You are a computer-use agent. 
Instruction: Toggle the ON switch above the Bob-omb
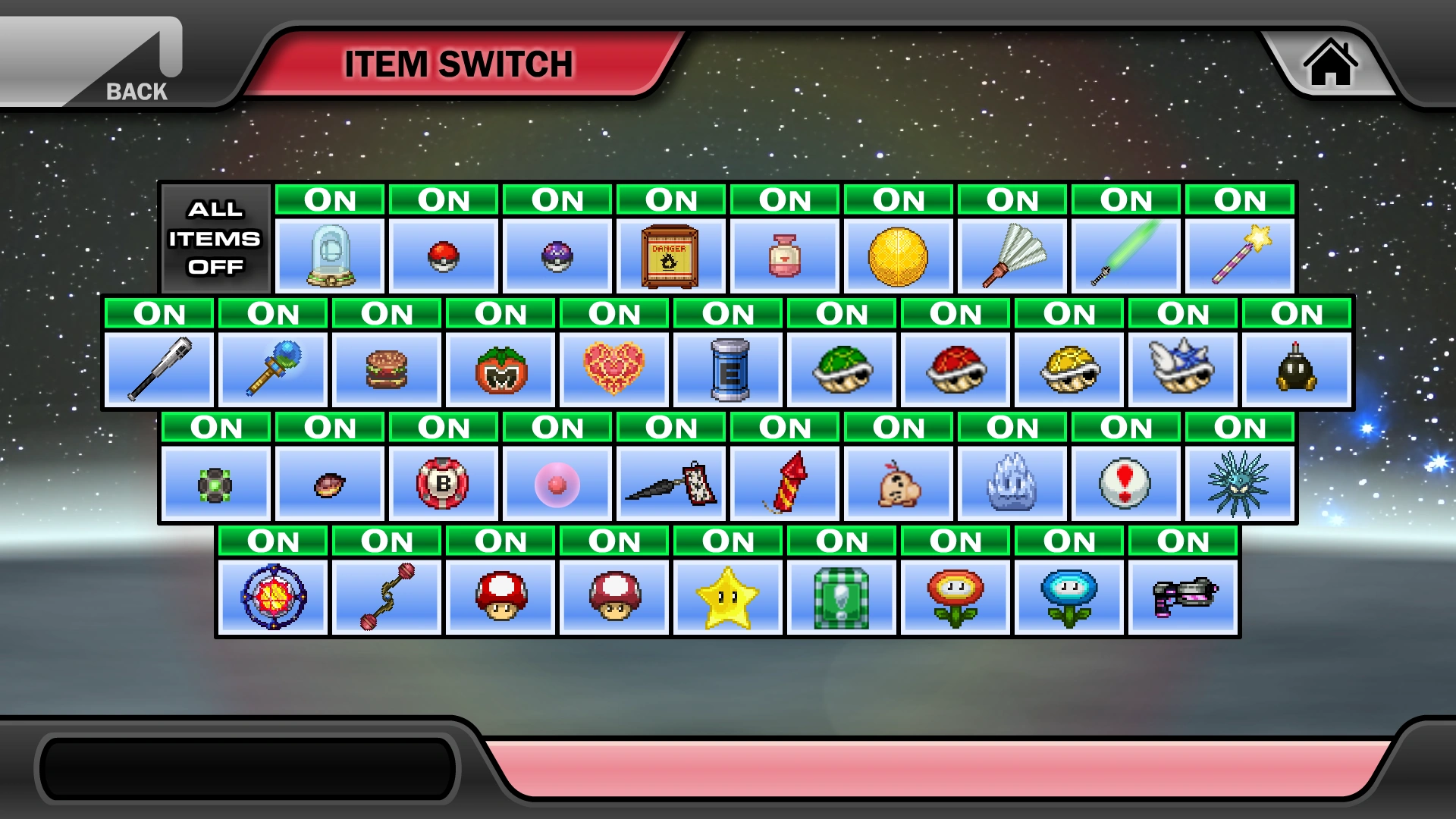[1297, 313]
